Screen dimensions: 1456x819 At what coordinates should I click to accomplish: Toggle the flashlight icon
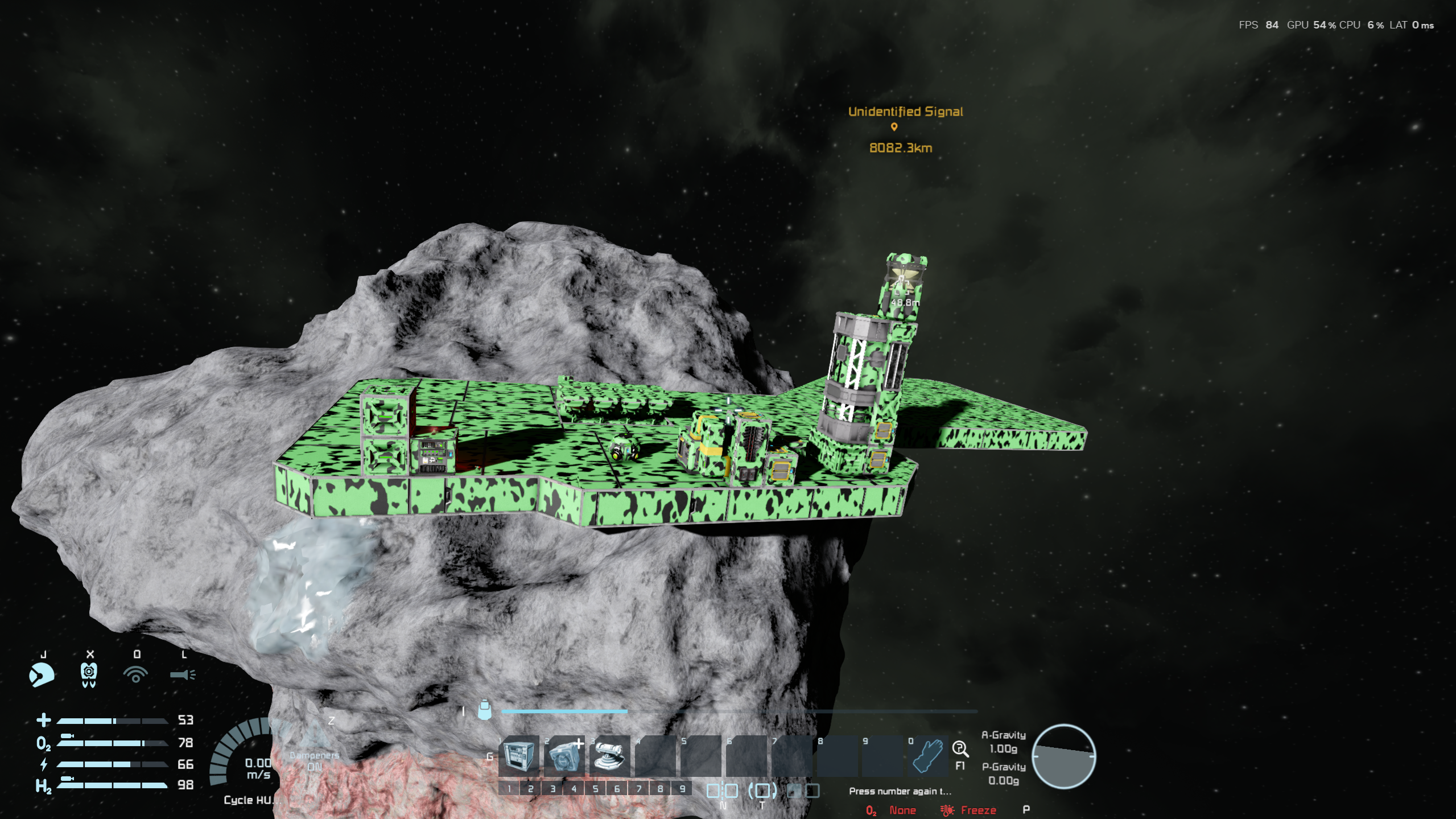(183, 674)
